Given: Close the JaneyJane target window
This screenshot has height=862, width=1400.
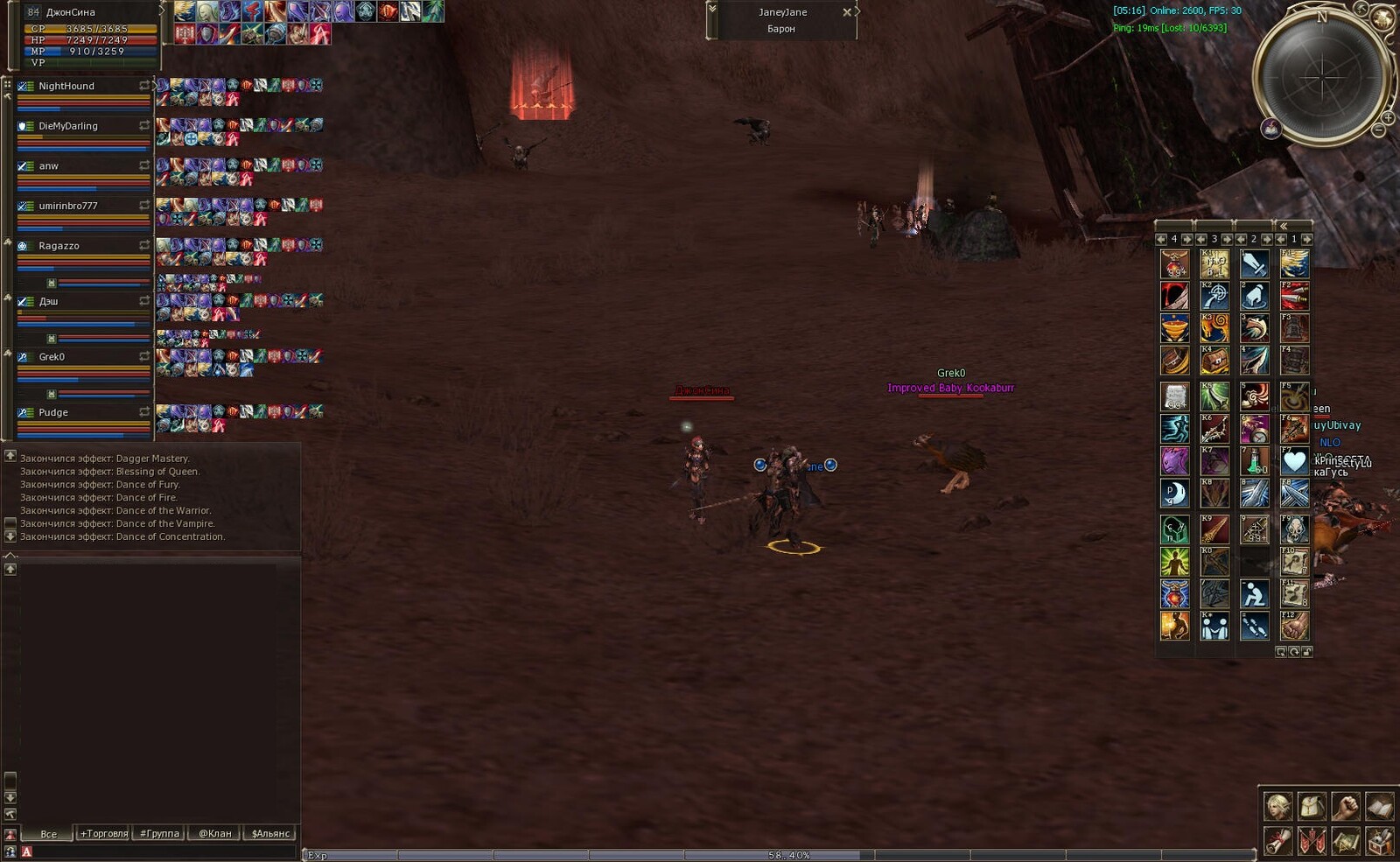Looking at the screenshot, I should click(x=846, y=12).
